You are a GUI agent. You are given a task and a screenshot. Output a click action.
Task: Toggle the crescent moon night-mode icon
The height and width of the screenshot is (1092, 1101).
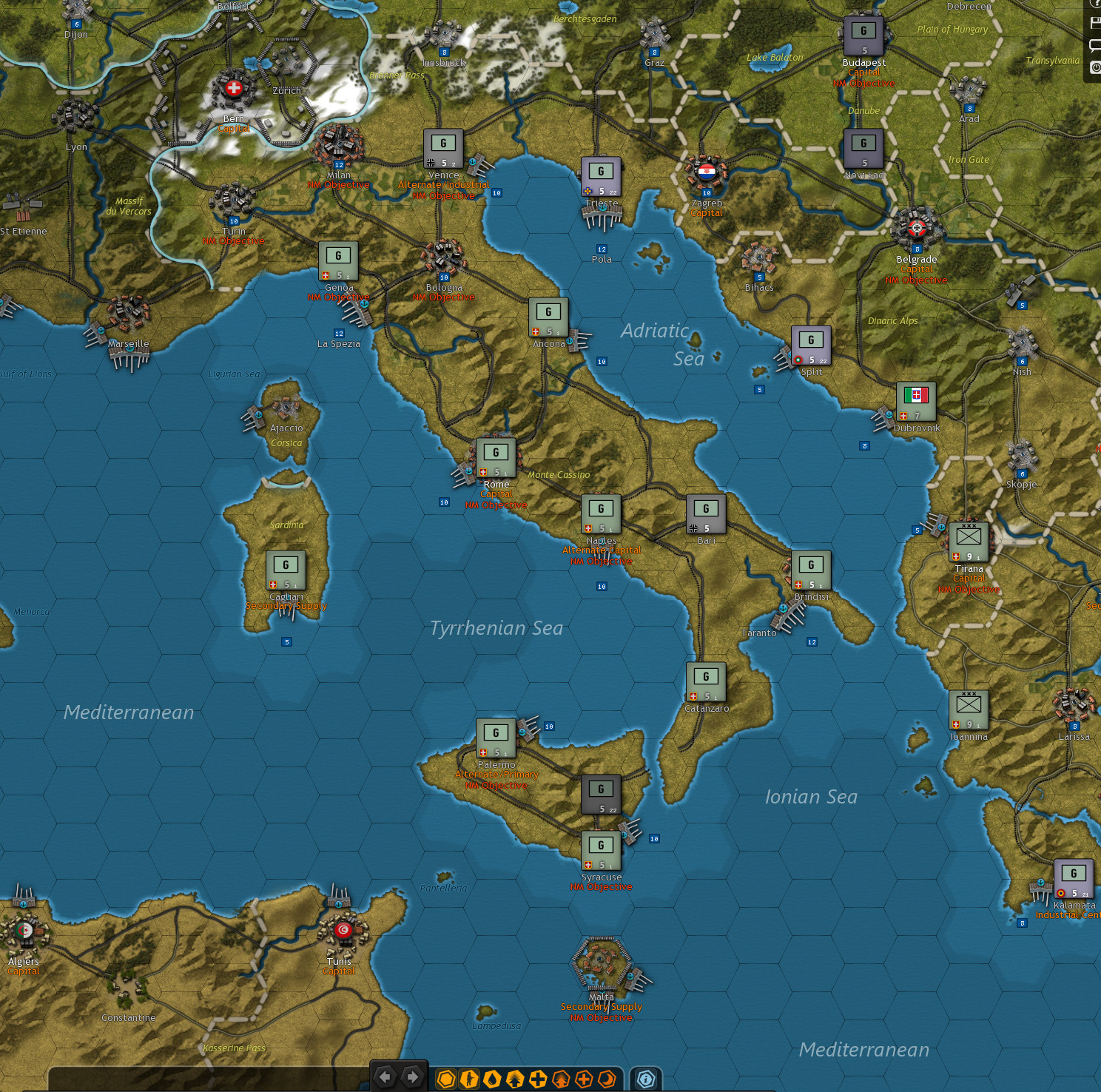(607, 1079)
